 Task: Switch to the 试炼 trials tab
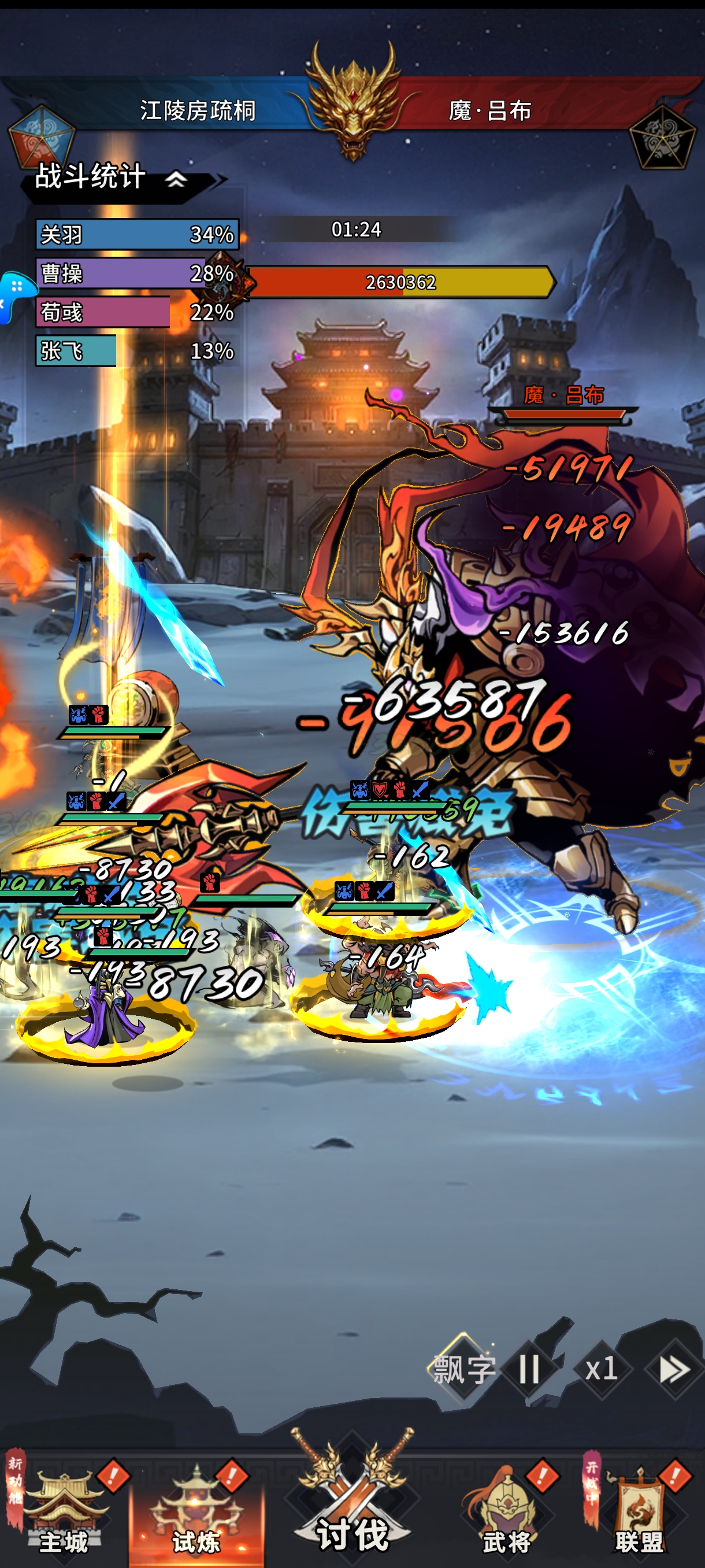click(x=196, y=1510)
